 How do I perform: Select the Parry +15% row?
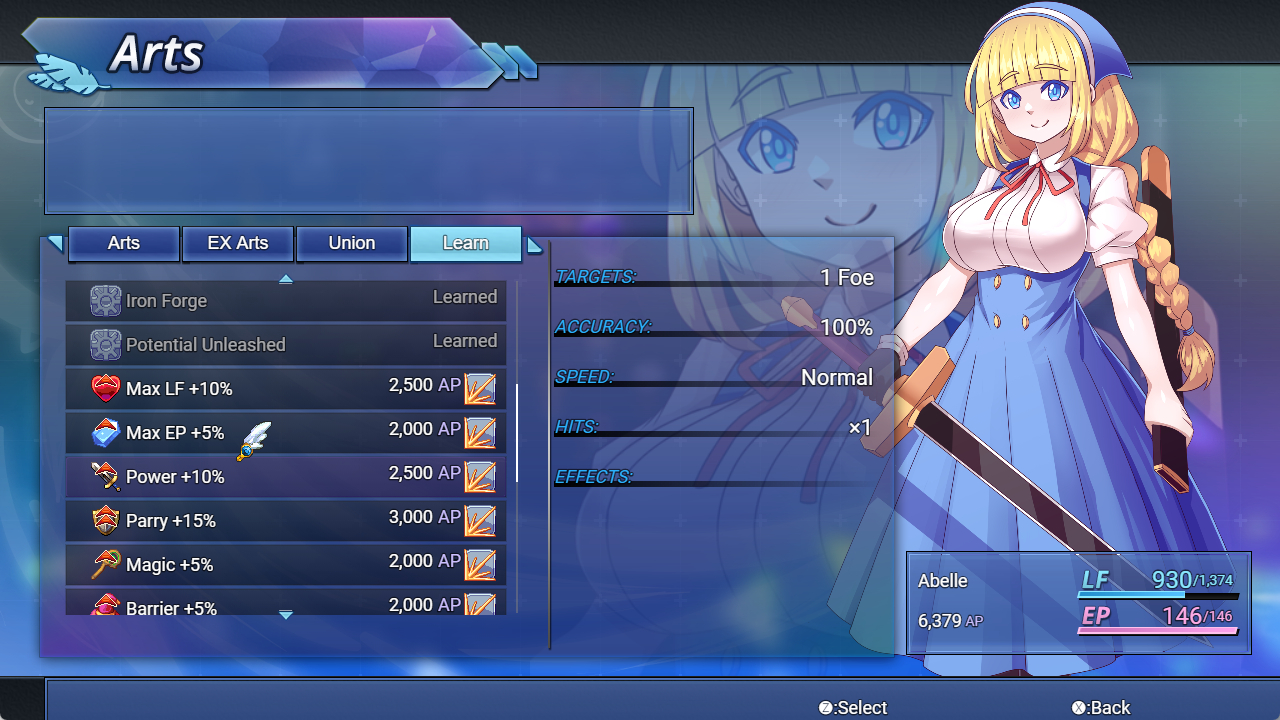click(x=286, y=520)
